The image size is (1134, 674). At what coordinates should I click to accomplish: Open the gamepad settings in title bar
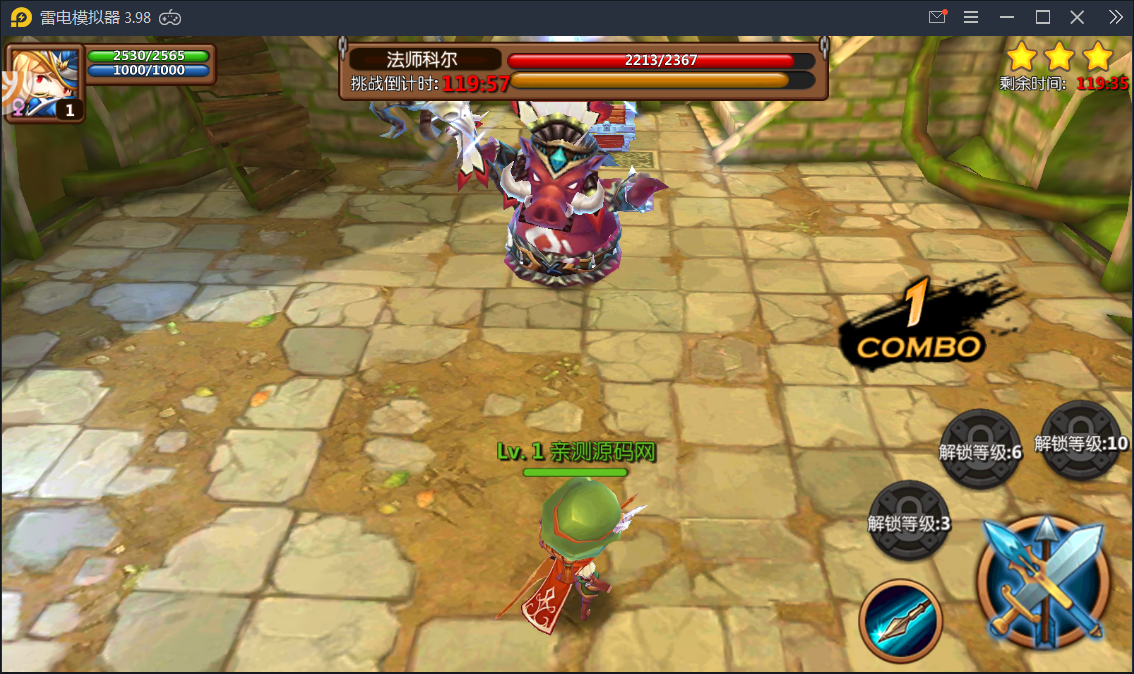(x=171, y=17)
